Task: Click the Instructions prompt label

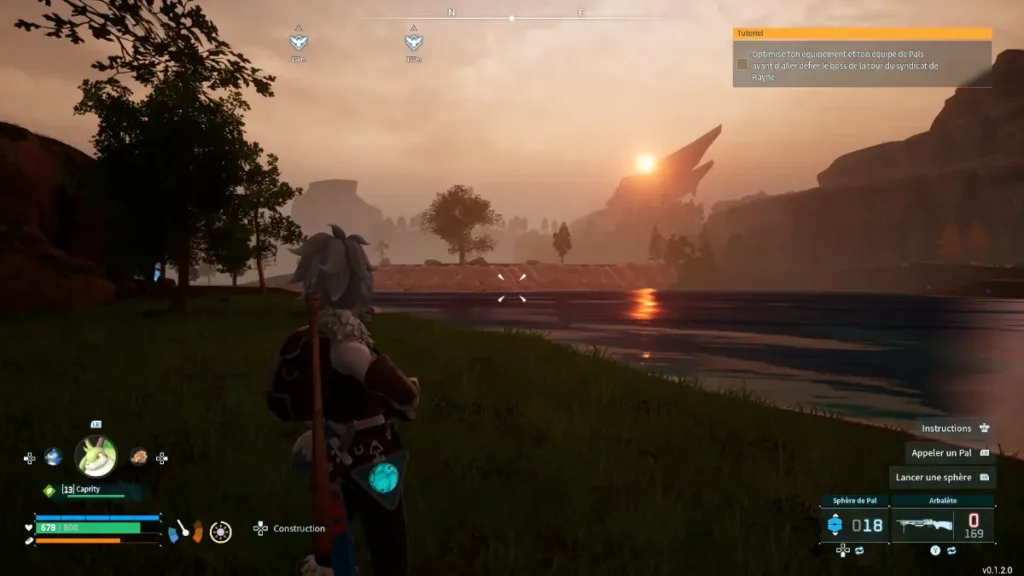Action: (946, 428)
